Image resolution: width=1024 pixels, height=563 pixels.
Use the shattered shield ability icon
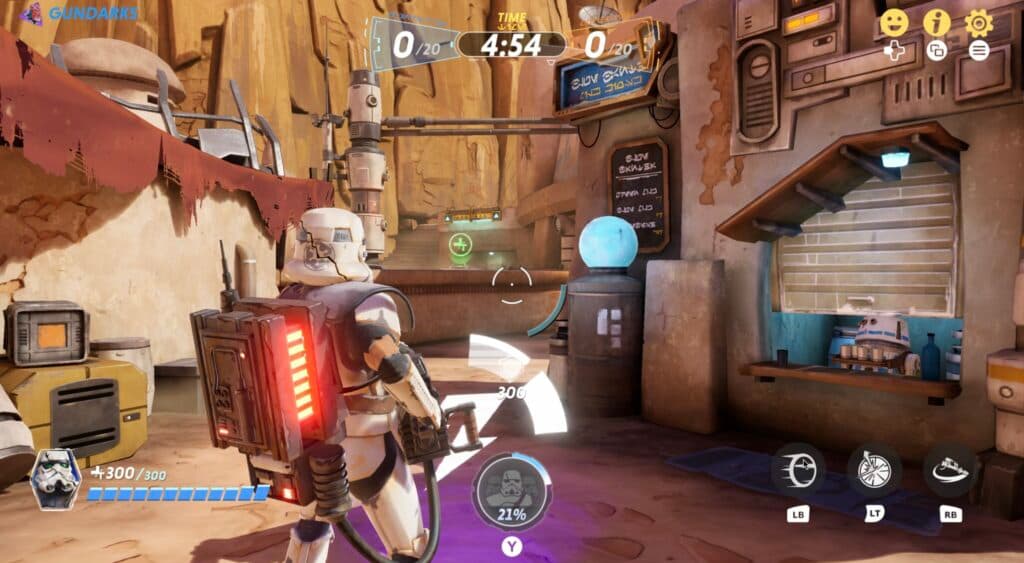(x=874, y=470)
